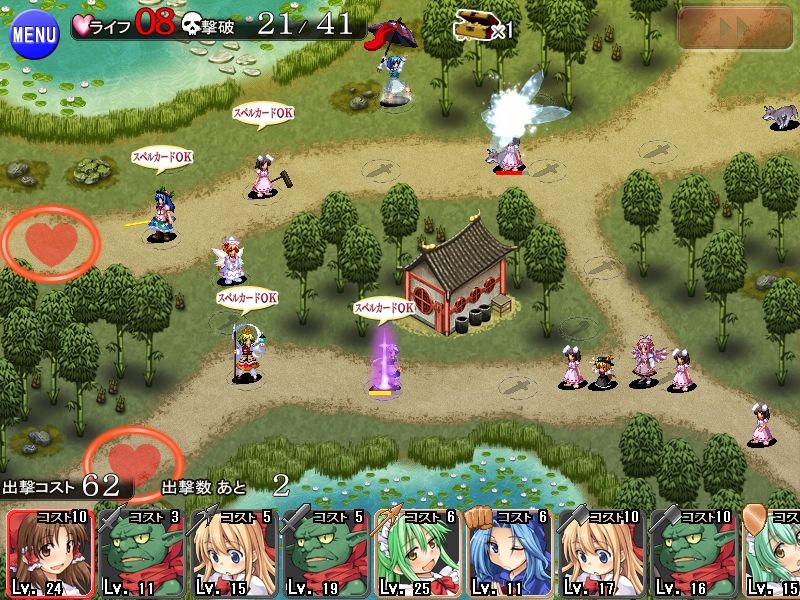Choose the cost 3 goblin Lv. 11 card
Screen dimensions: 800x600
[x=141, y=553]
